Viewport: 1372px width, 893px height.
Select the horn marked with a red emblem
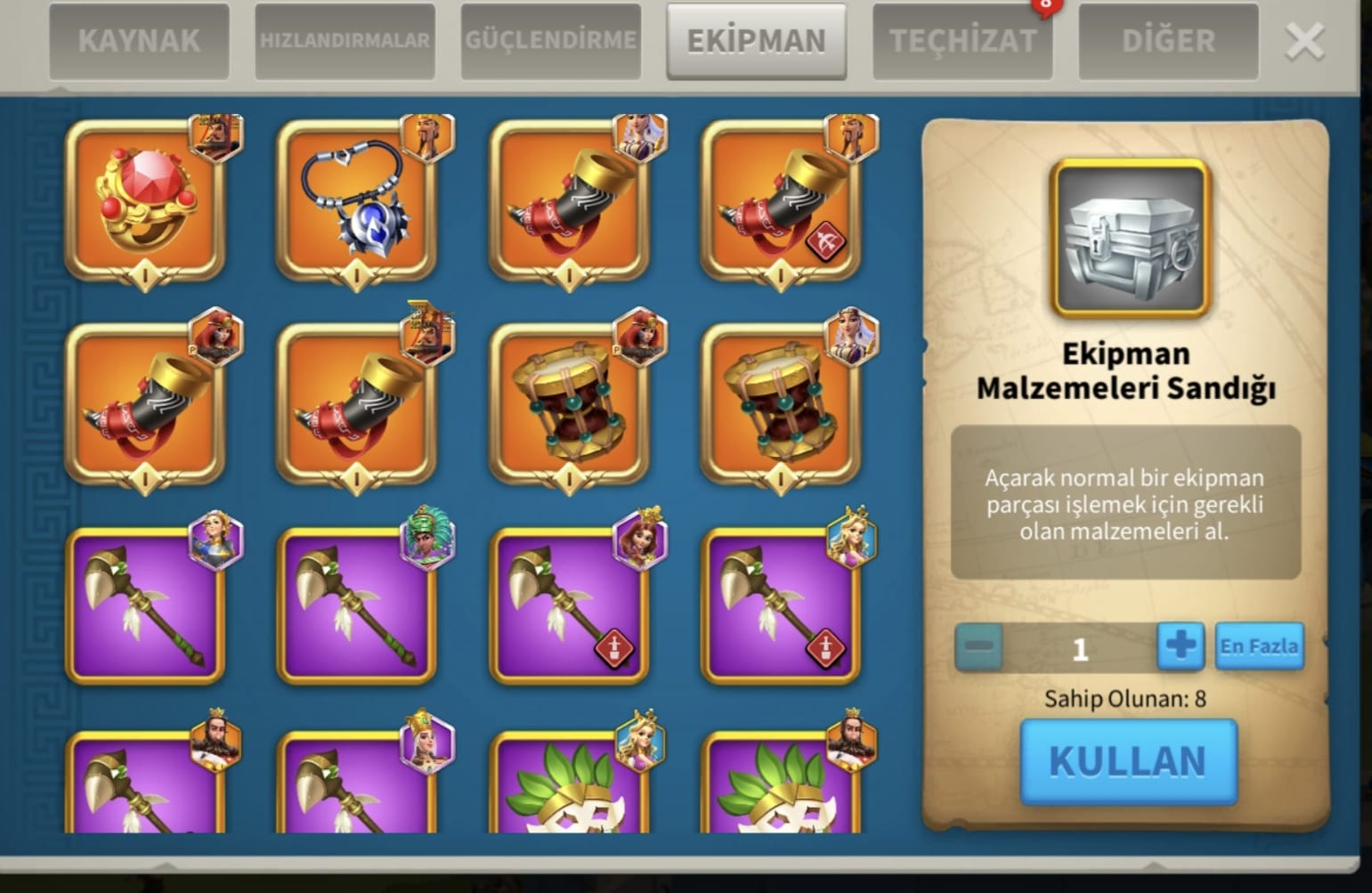pos(781,201)
